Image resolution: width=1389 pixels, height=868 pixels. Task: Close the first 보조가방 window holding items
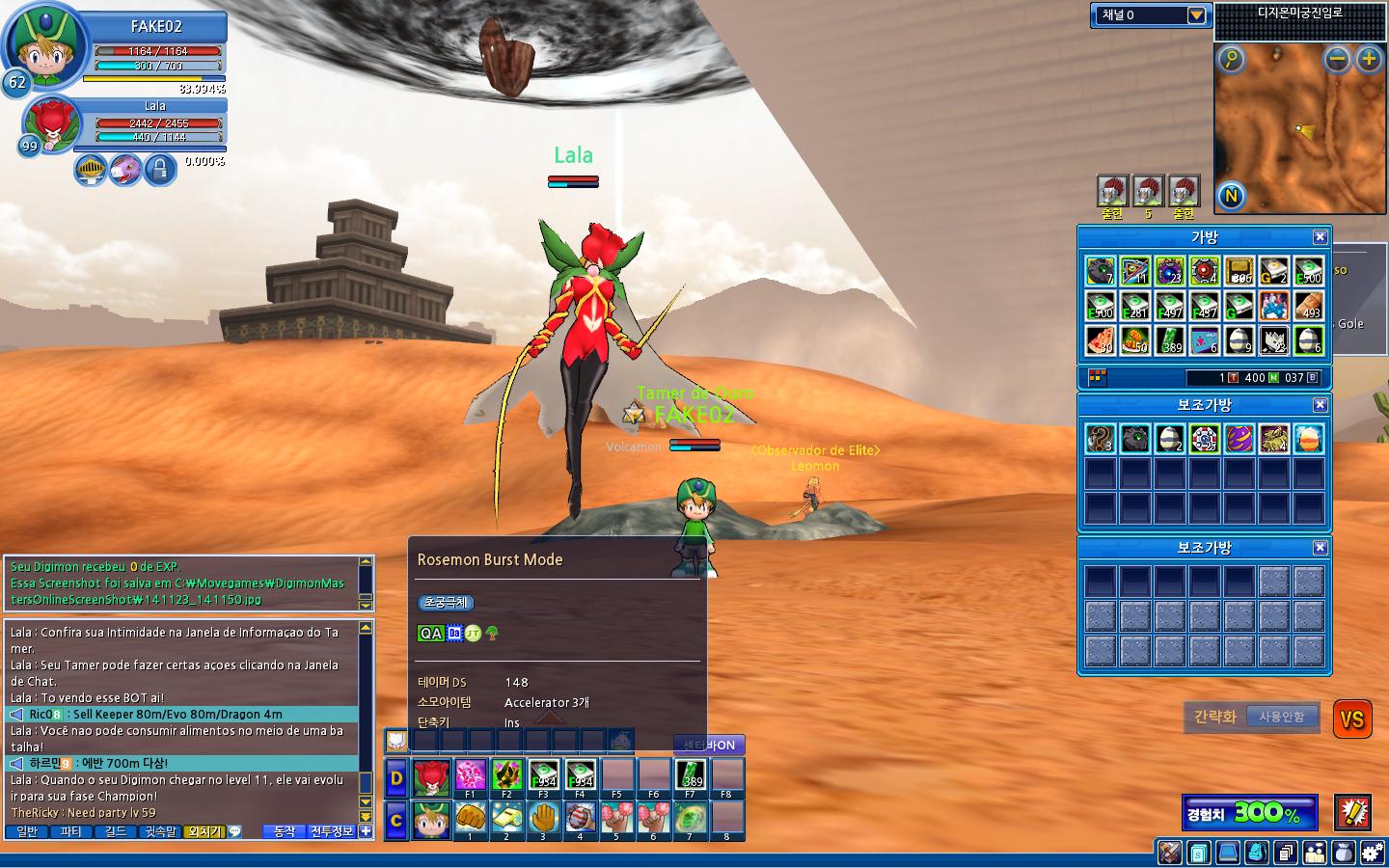coord(1321,405)
